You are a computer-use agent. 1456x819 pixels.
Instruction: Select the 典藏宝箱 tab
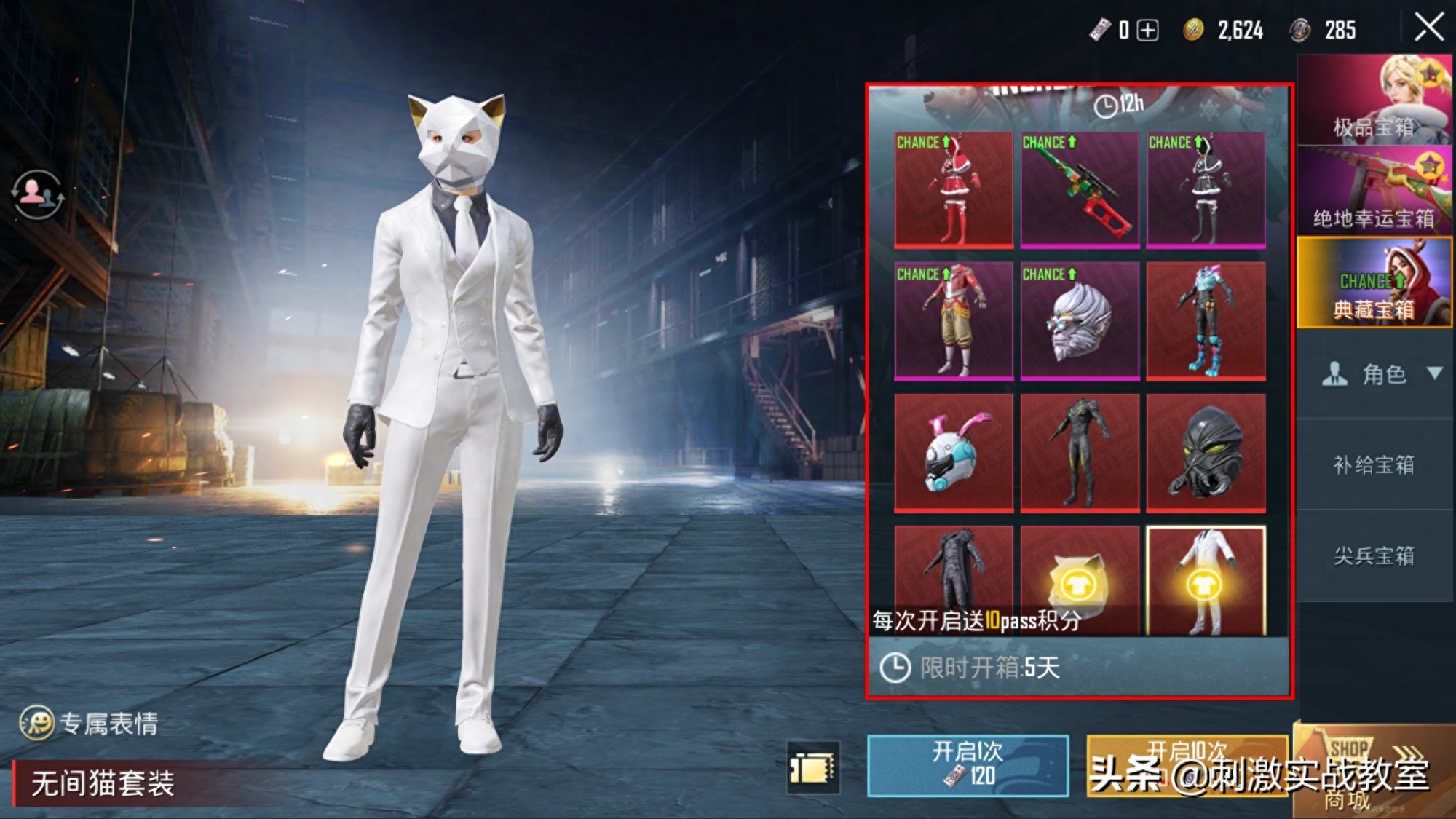[1374, 282]
